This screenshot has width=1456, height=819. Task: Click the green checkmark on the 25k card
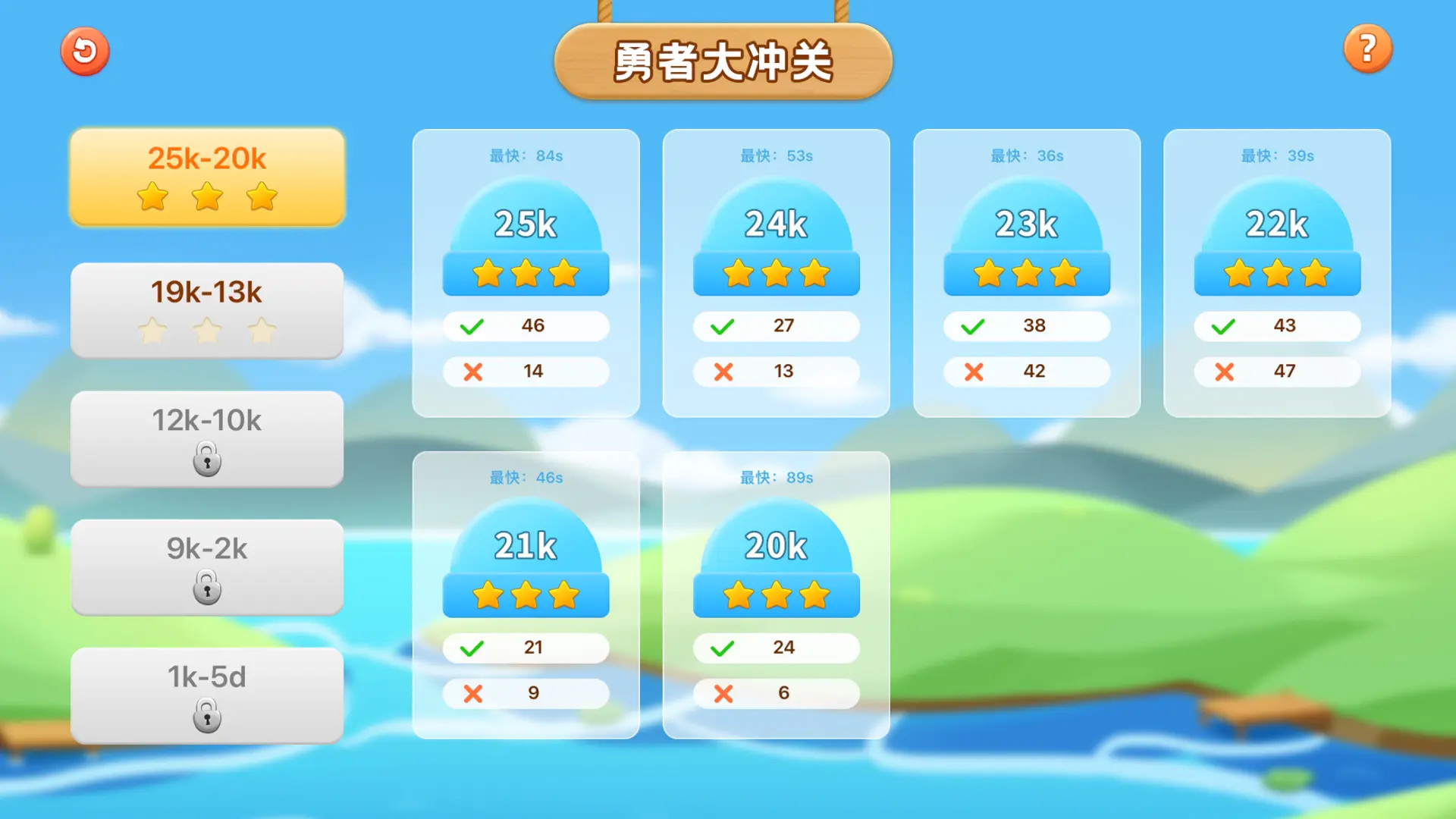tap(472, 325)
